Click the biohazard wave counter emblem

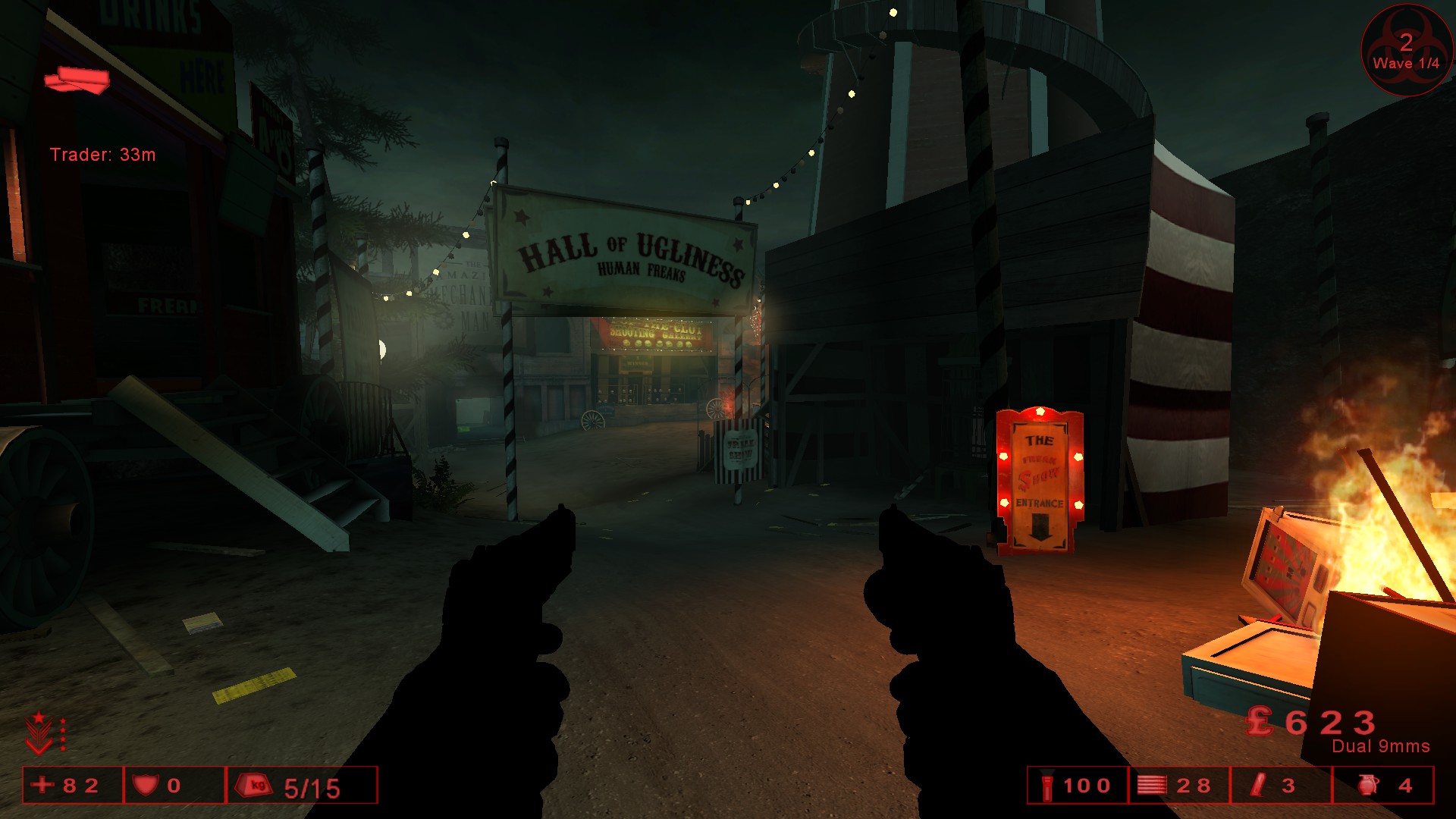point(1406,50)
